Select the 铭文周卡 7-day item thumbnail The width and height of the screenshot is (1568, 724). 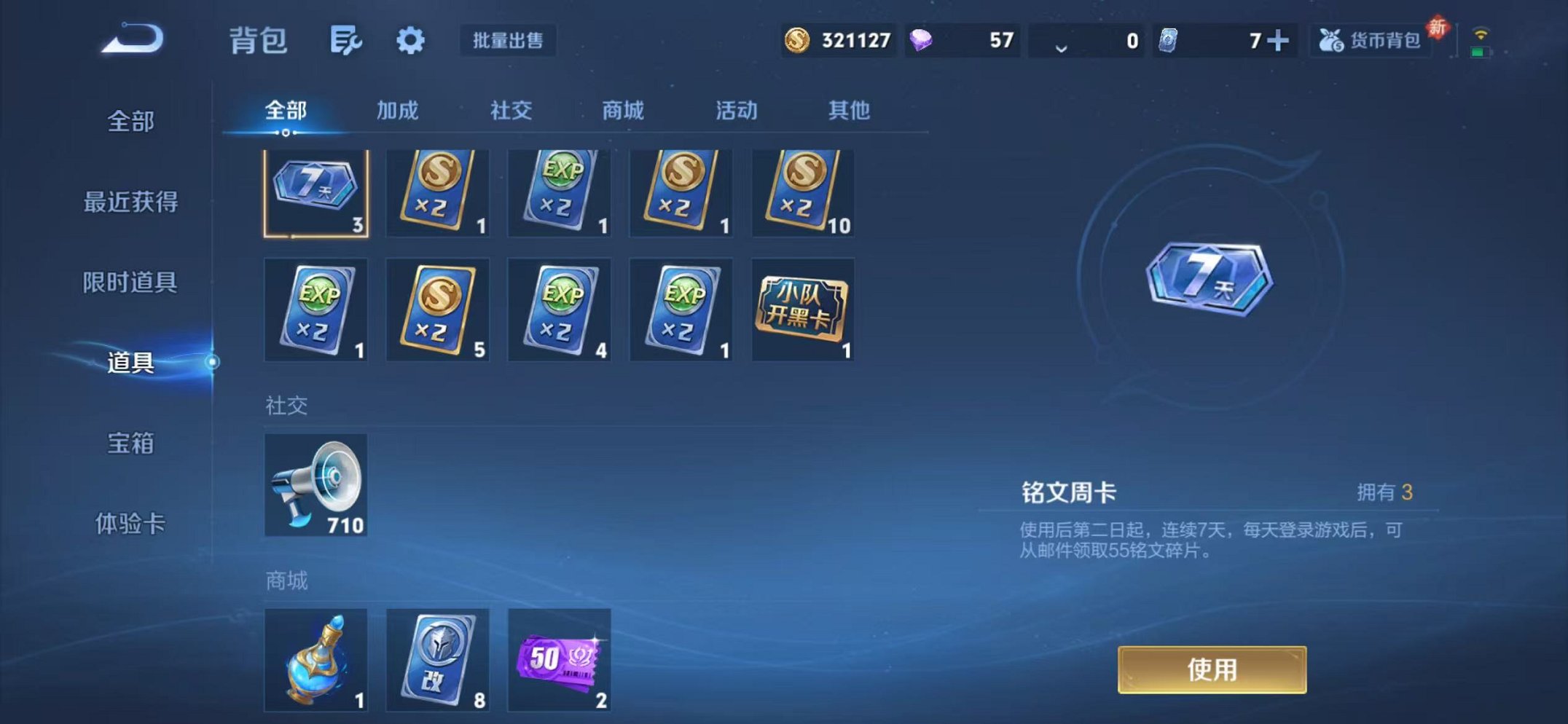(315, 192)
